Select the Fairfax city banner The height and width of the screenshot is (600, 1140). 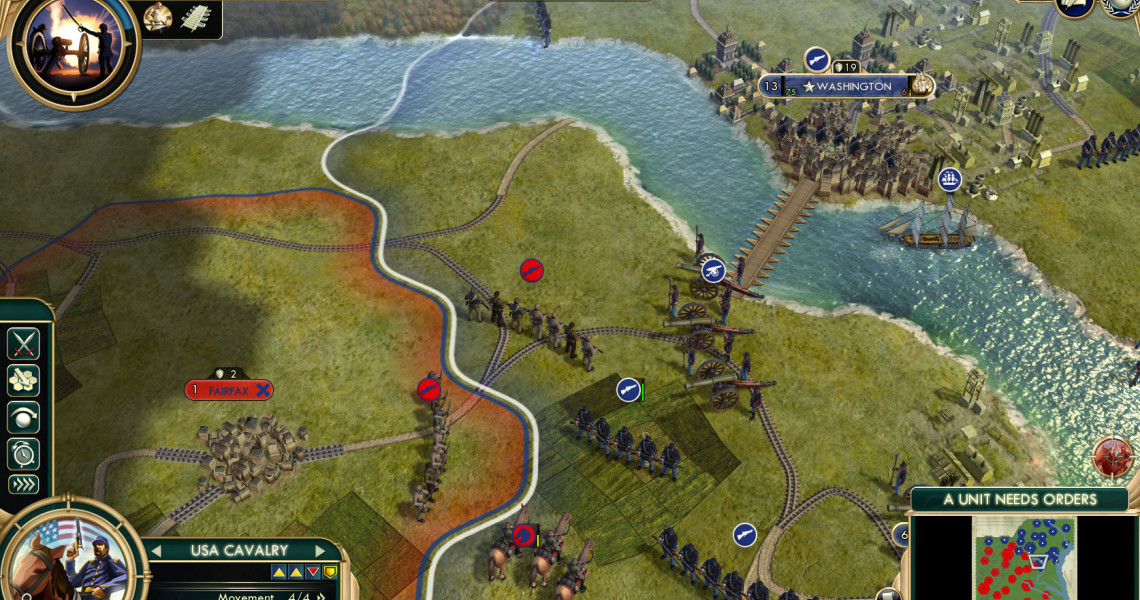point(228,390)
